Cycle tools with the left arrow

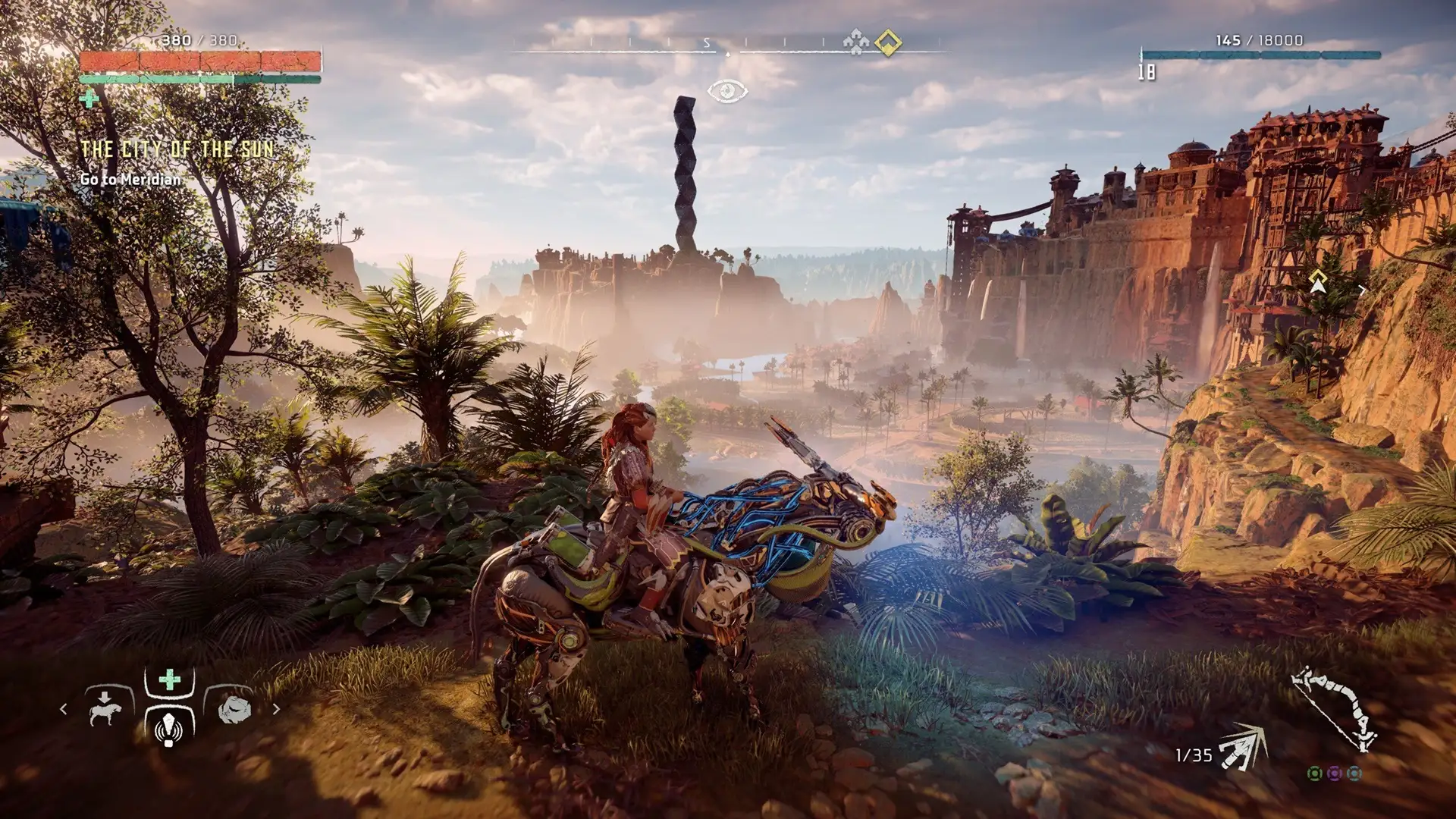(x=64, y=709)
